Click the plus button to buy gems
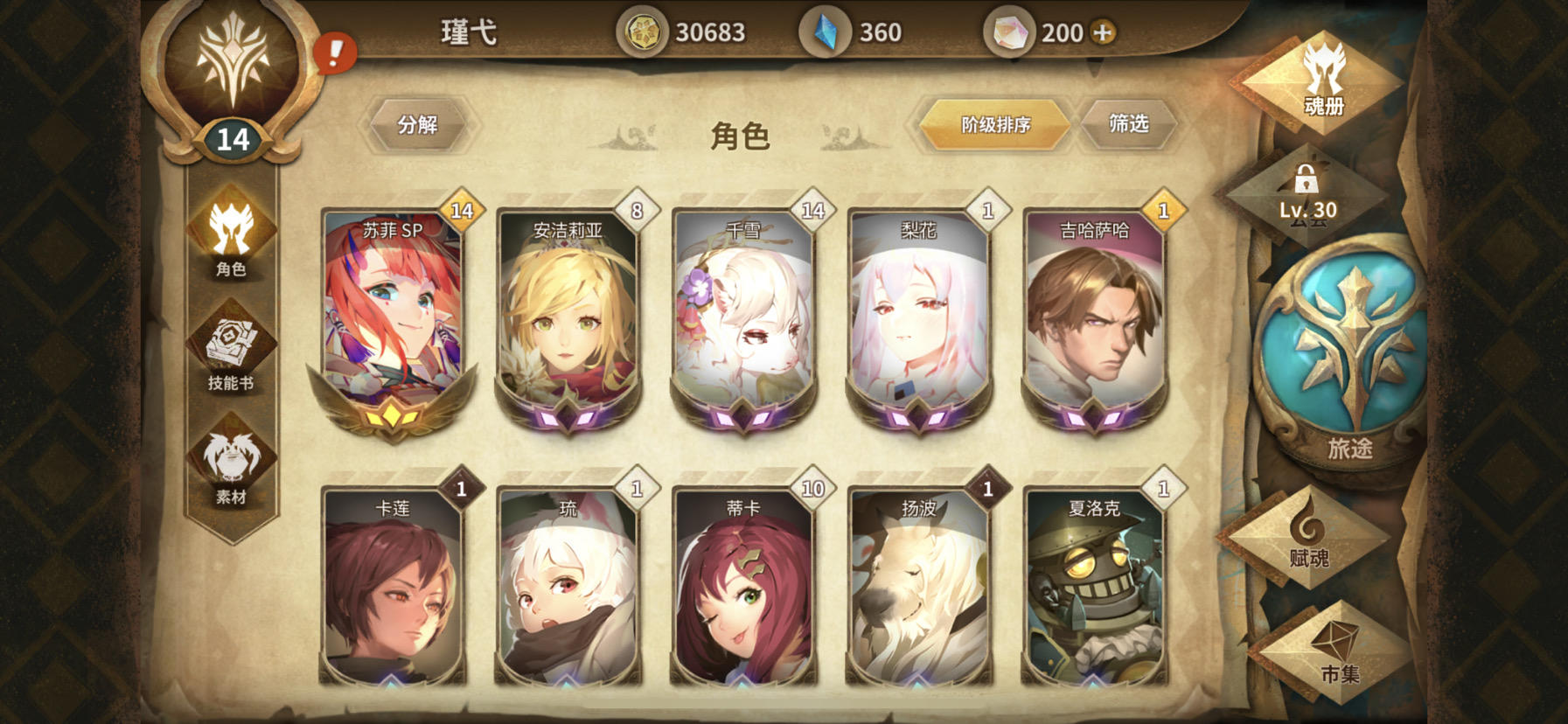The image size is (1568, 724). 1104,32
